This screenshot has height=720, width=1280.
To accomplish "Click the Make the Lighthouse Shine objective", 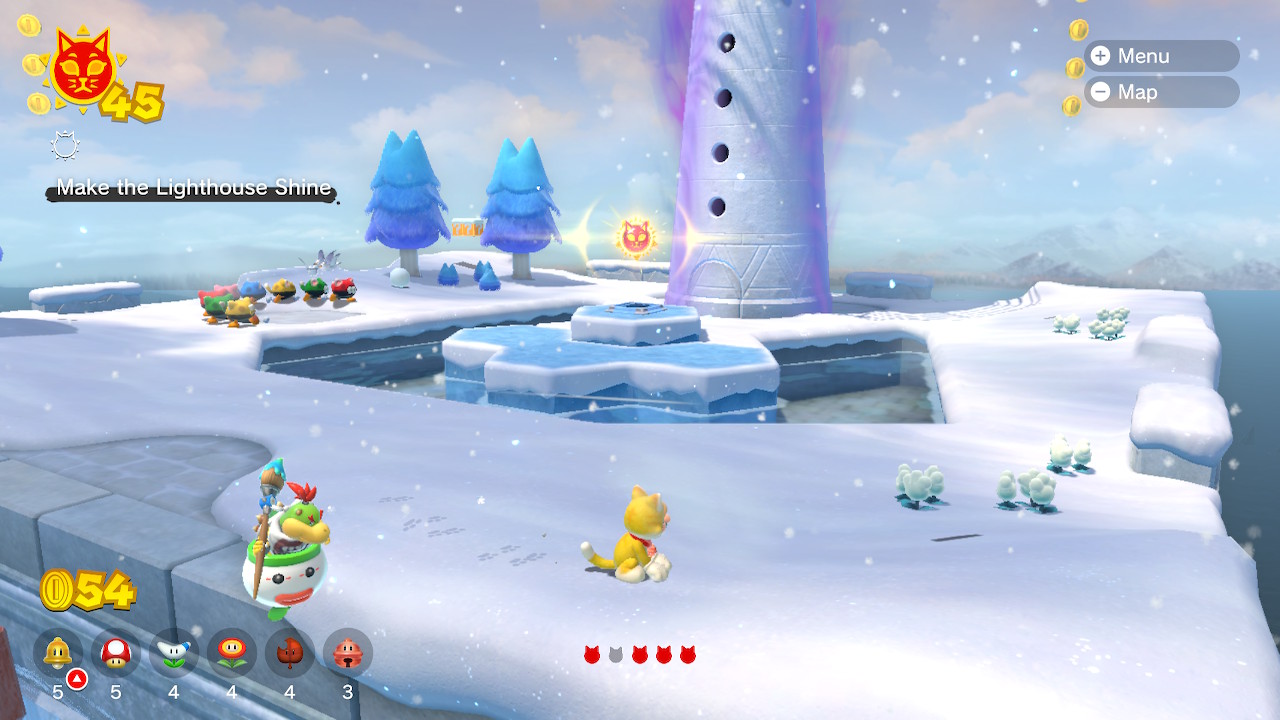I will click(x=193, y=188).
